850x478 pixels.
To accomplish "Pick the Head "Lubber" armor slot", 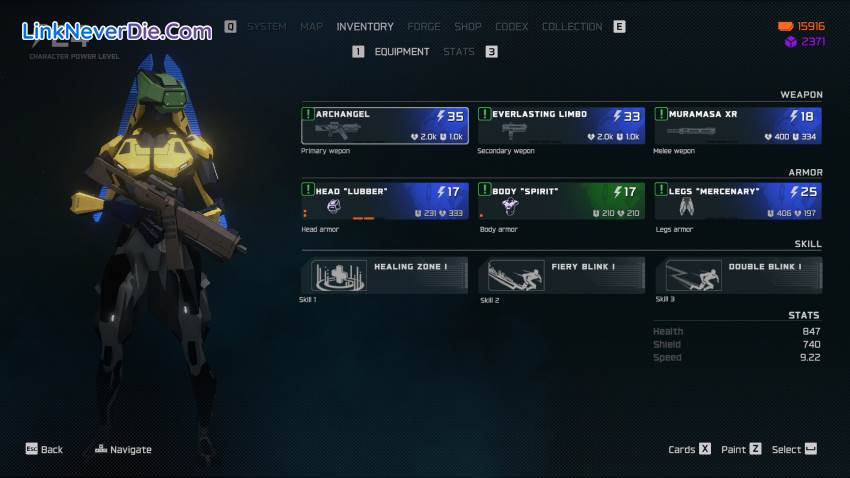I will 385,200.
